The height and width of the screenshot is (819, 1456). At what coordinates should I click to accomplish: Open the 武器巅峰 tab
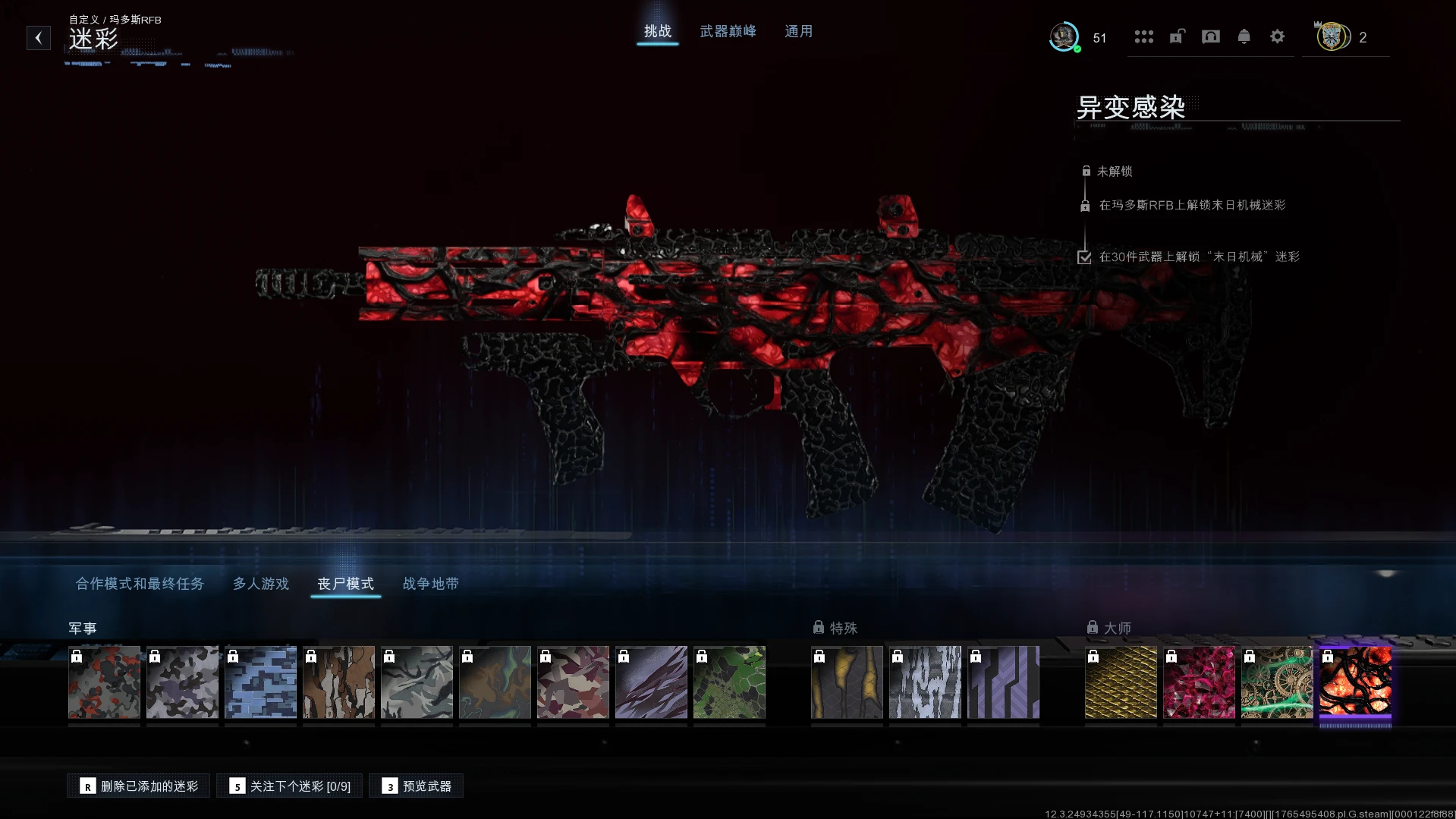[x=728, y=31]
